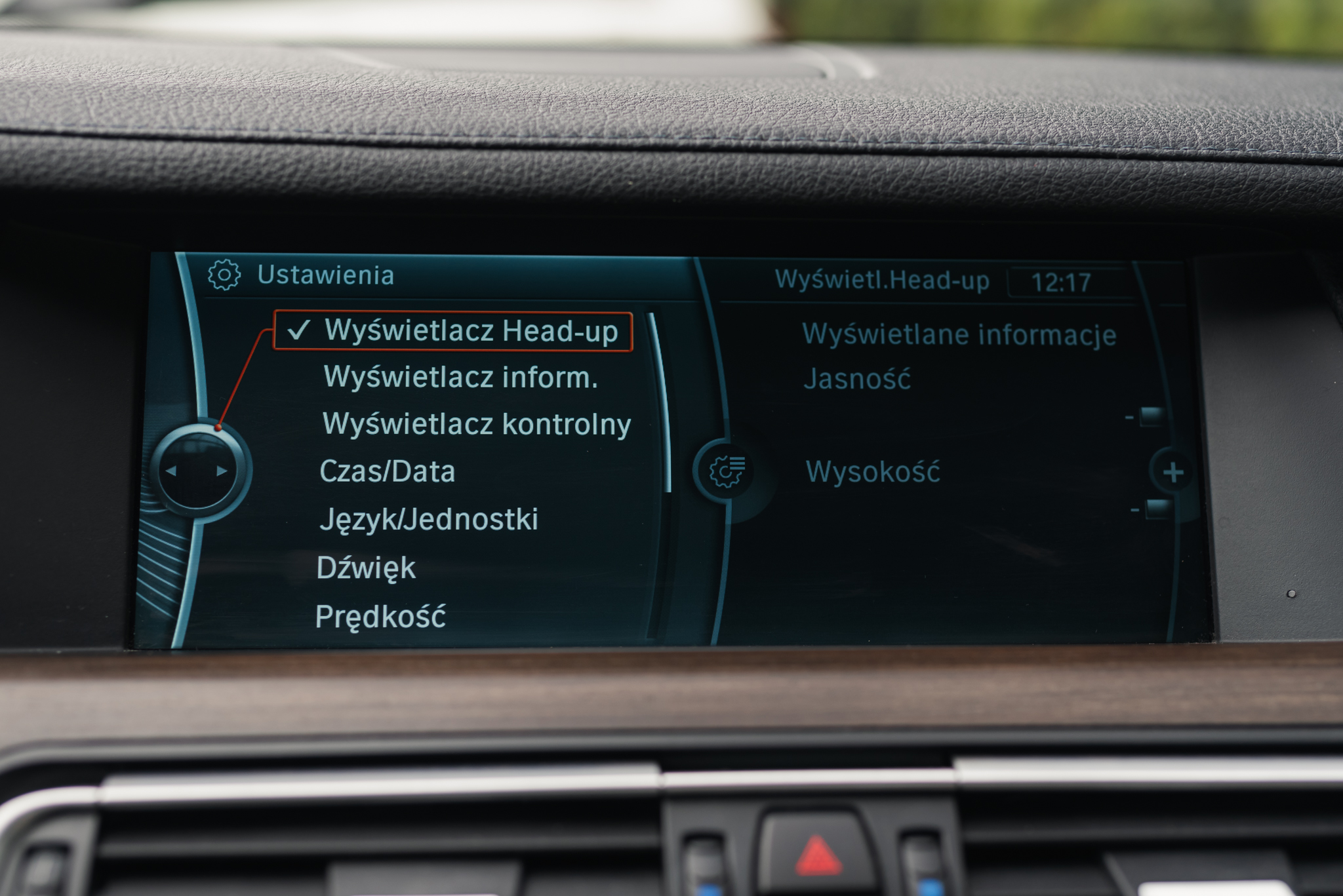Click the Ustawienia gear icon
Screen dimensions: 1343x896
[224, 275]
